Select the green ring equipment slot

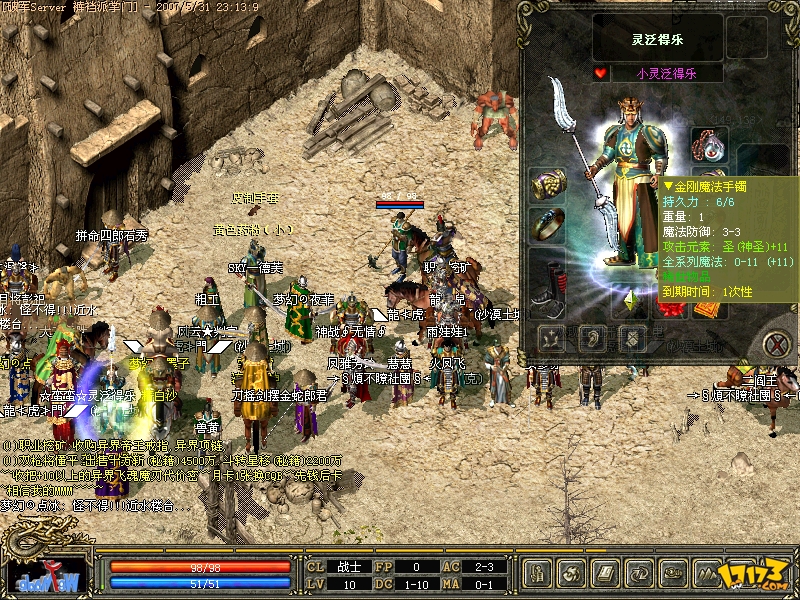click(547, 225)
